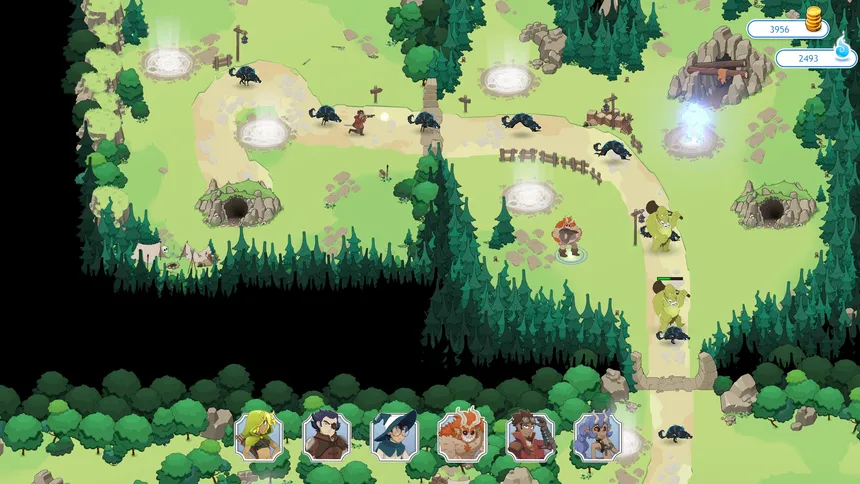Select the purple-haired horned girl portrait
The height and width of the screenshot is (484, 860).
pos(597,436)
